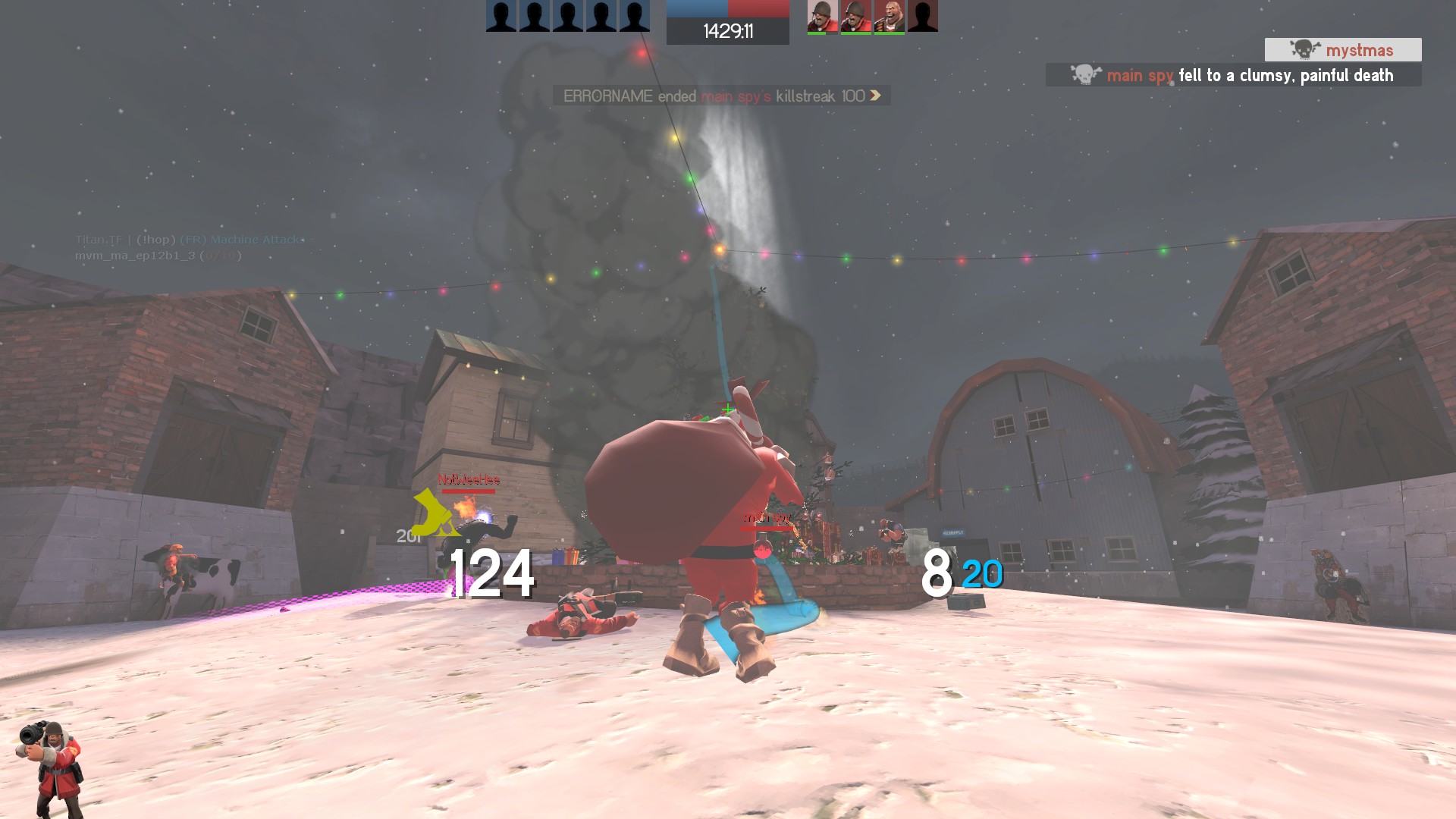
Task: Select the red team's empty silhouette portrait
Action: (922, 16)
